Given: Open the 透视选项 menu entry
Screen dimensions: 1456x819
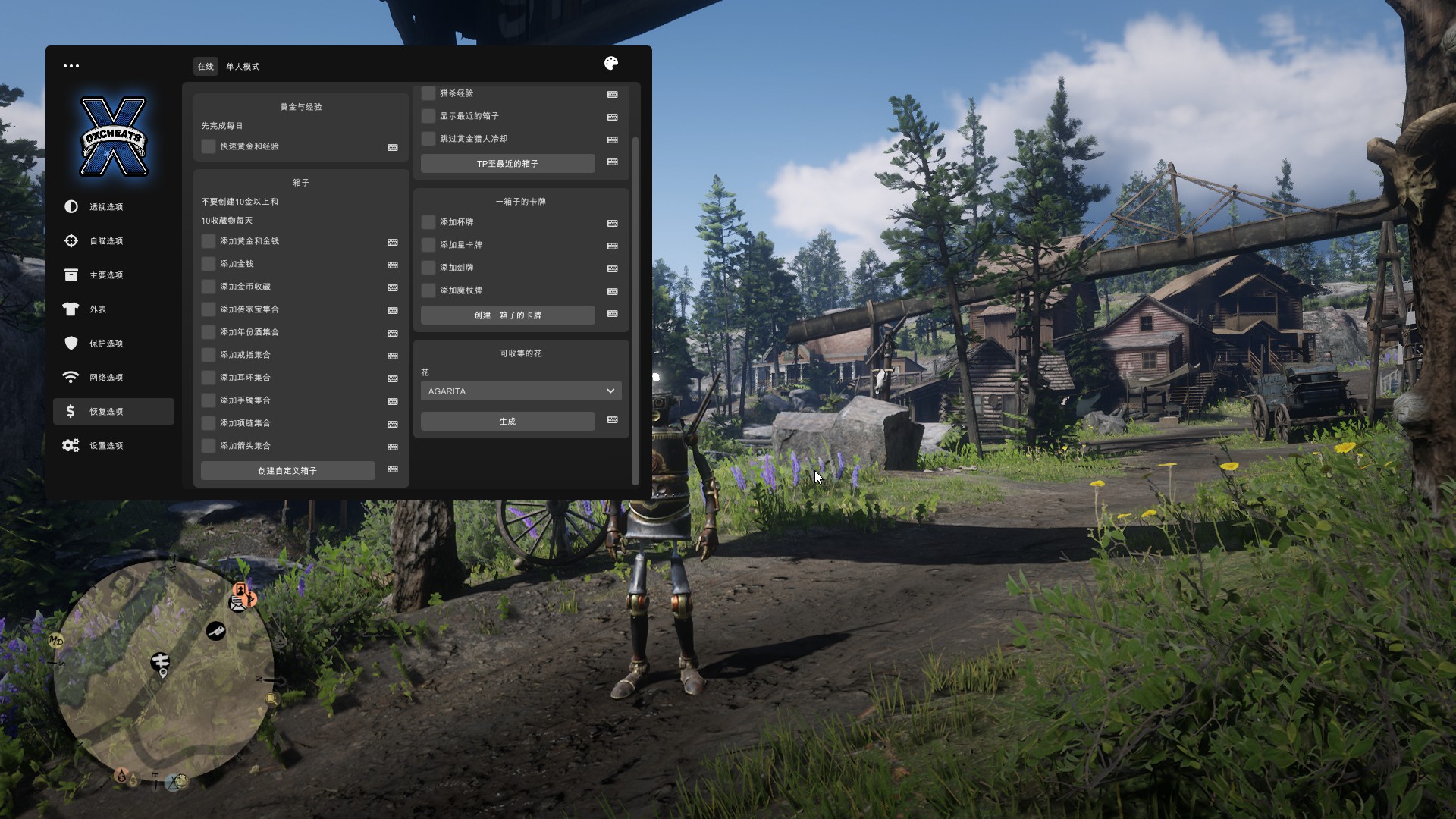Looking at the screenshot, I should [x=106, y=207].
